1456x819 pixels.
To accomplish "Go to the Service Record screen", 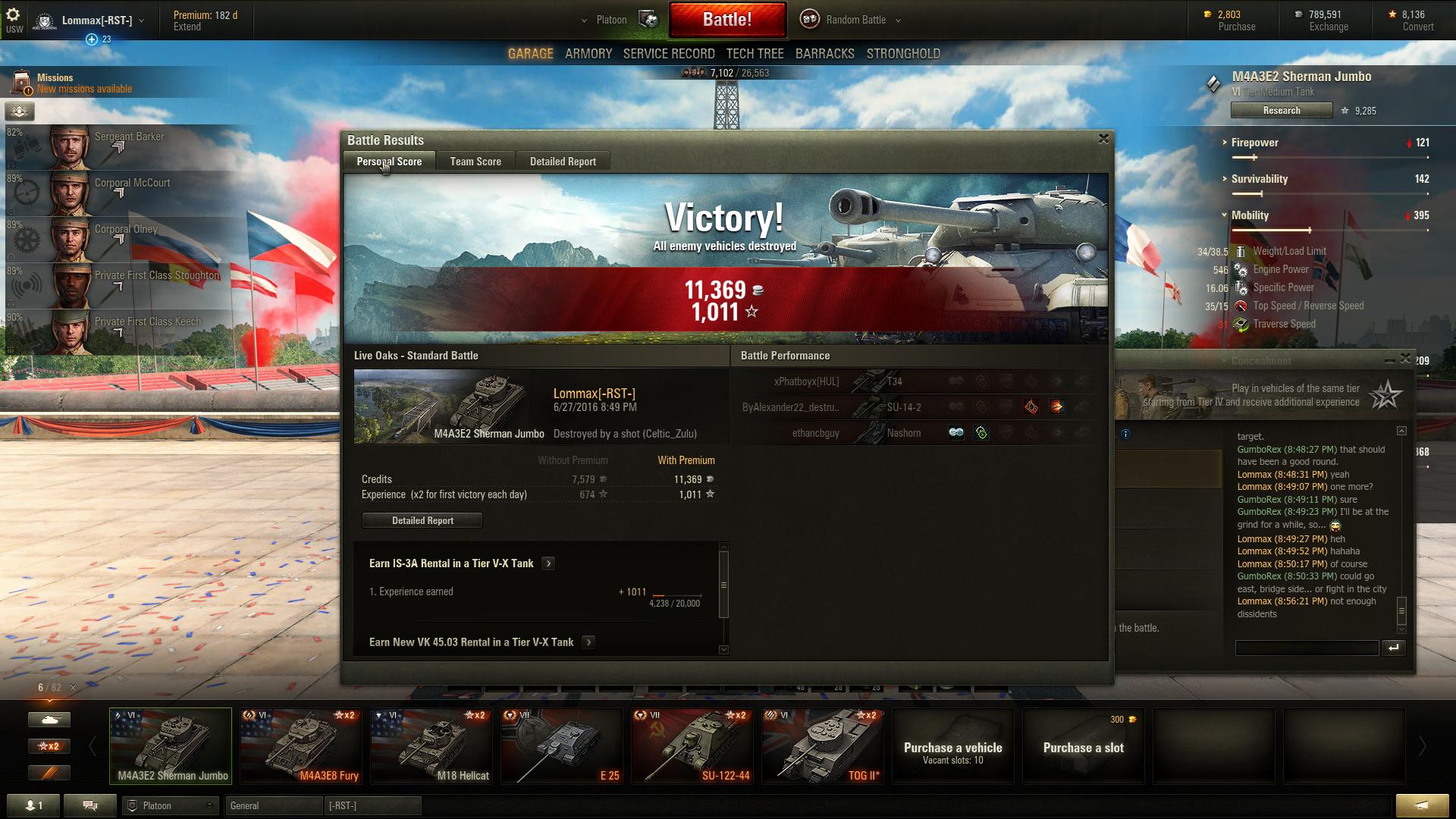I will (x=669, y=54).
